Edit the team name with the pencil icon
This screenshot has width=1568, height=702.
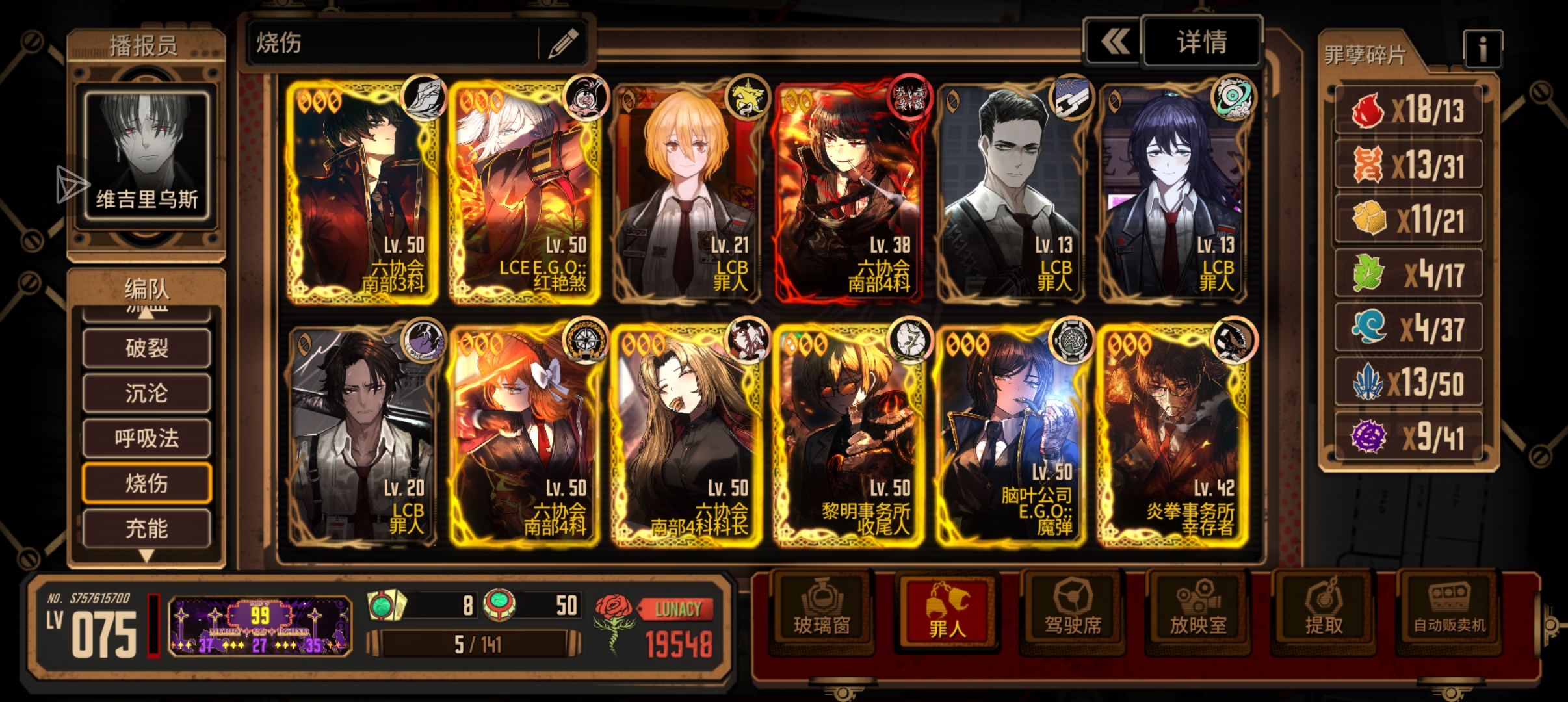[563, 44]
